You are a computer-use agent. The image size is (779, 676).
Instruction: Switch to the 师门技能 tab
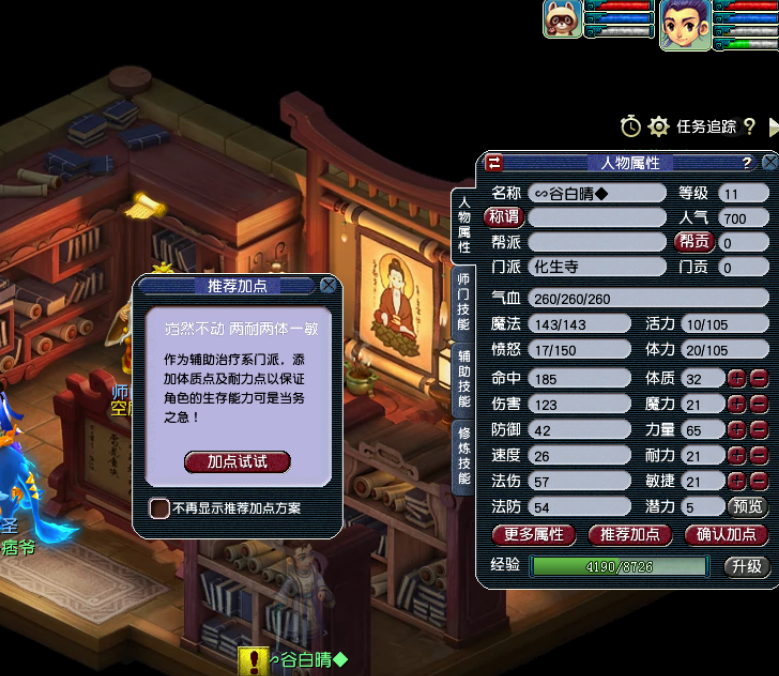point(463,302)
